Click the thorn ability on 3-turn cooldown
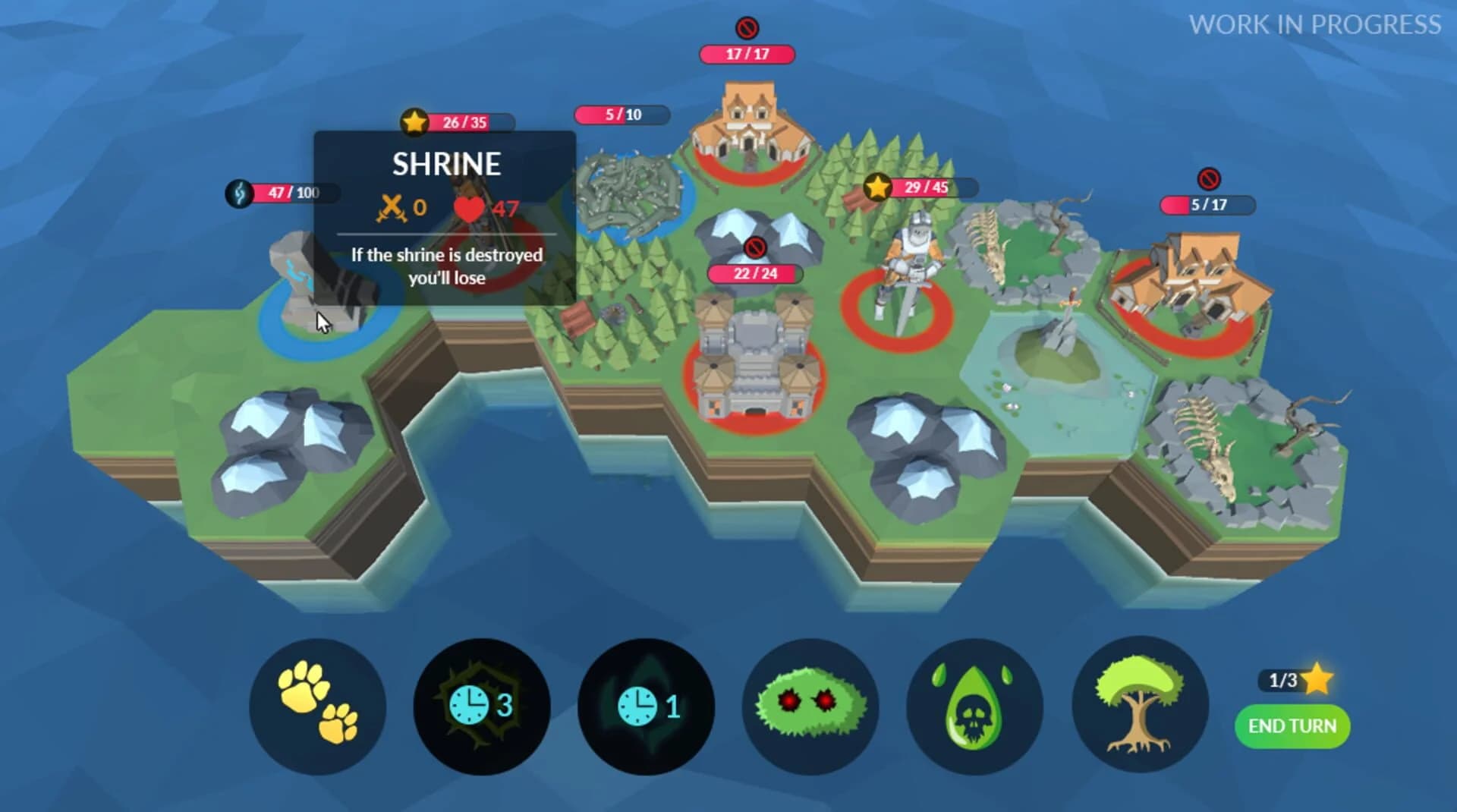1457x812 pixels. coord(481,707)
